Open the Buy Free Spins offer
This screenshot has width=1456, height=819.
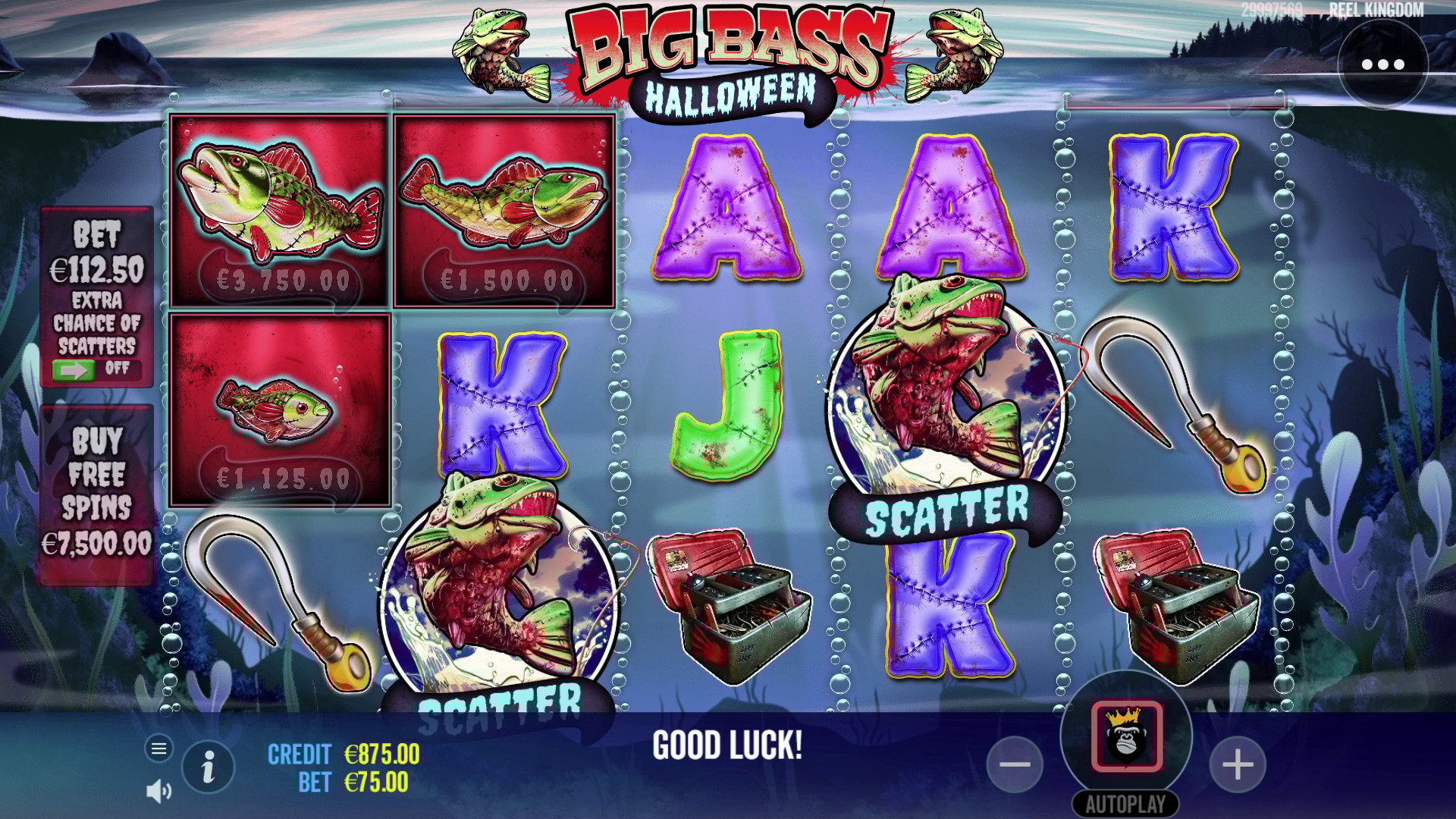[x=96, y=493]
